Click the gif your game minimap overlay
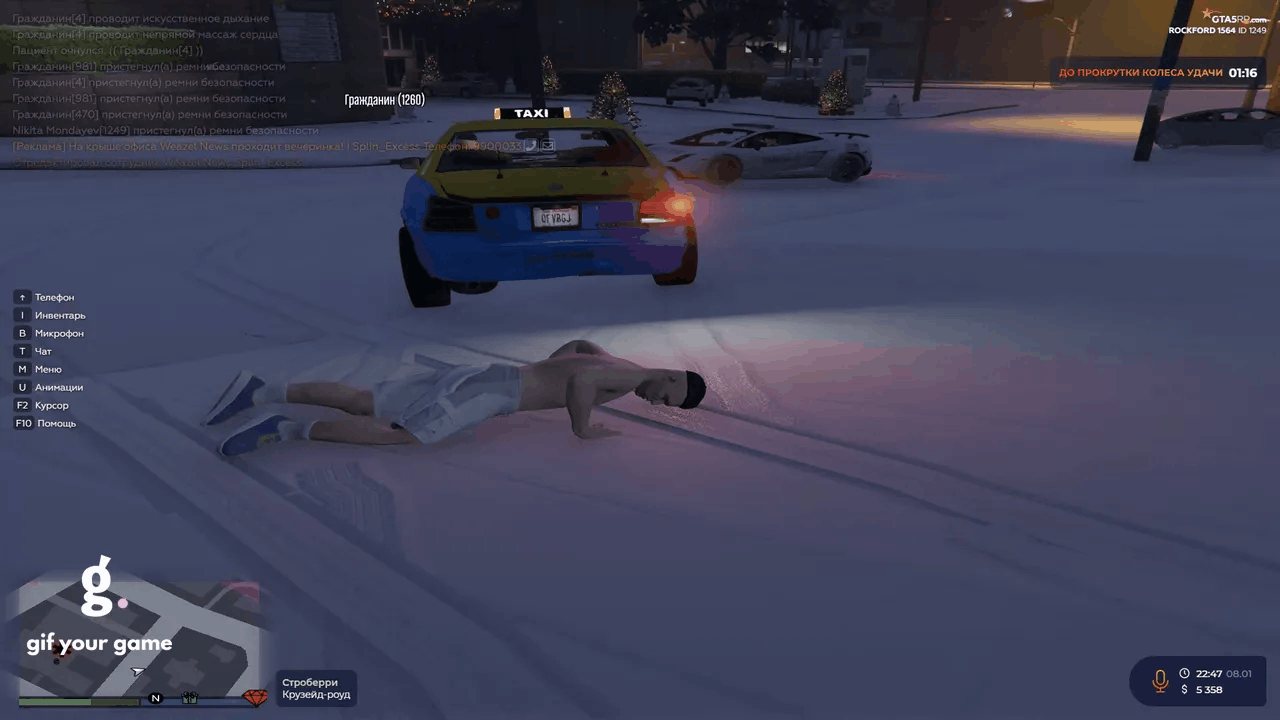Image resolution: width=1280 pixels, height=720 pixels. pos(99,643)
